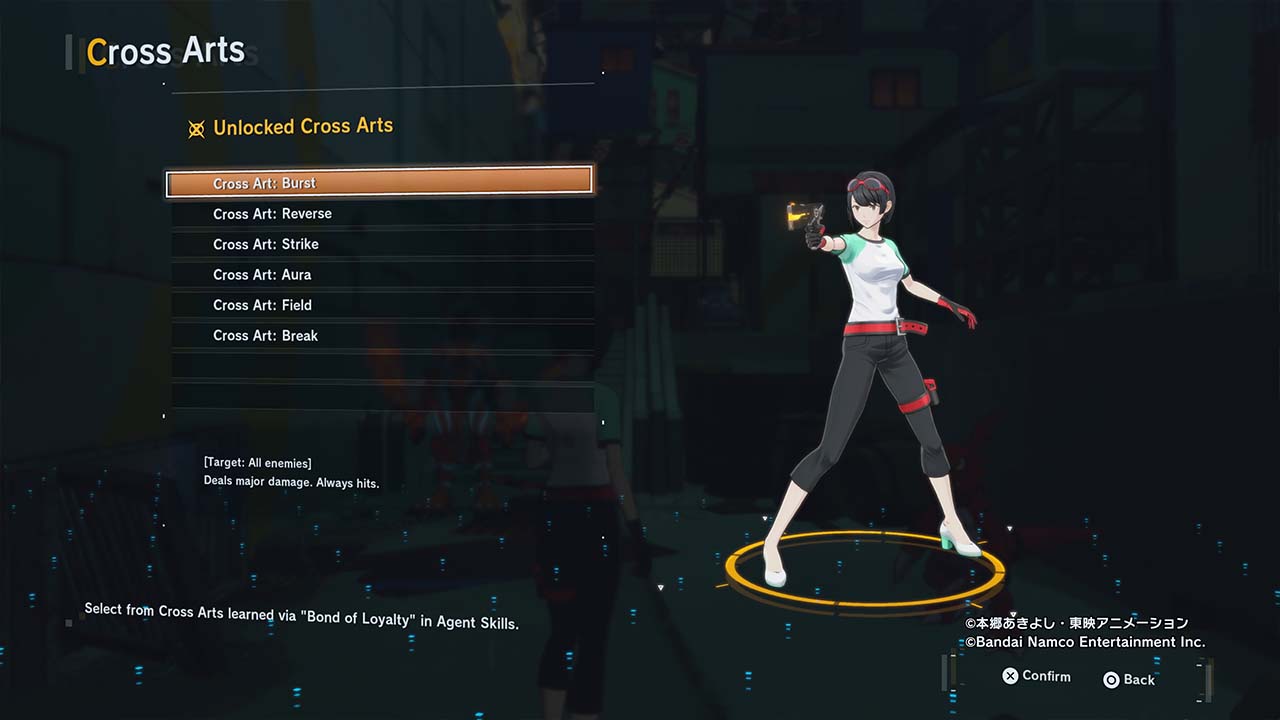This screenshot has height=720, width=1280.
Task: Select Cross Art: Break
Action: point(380,336)
